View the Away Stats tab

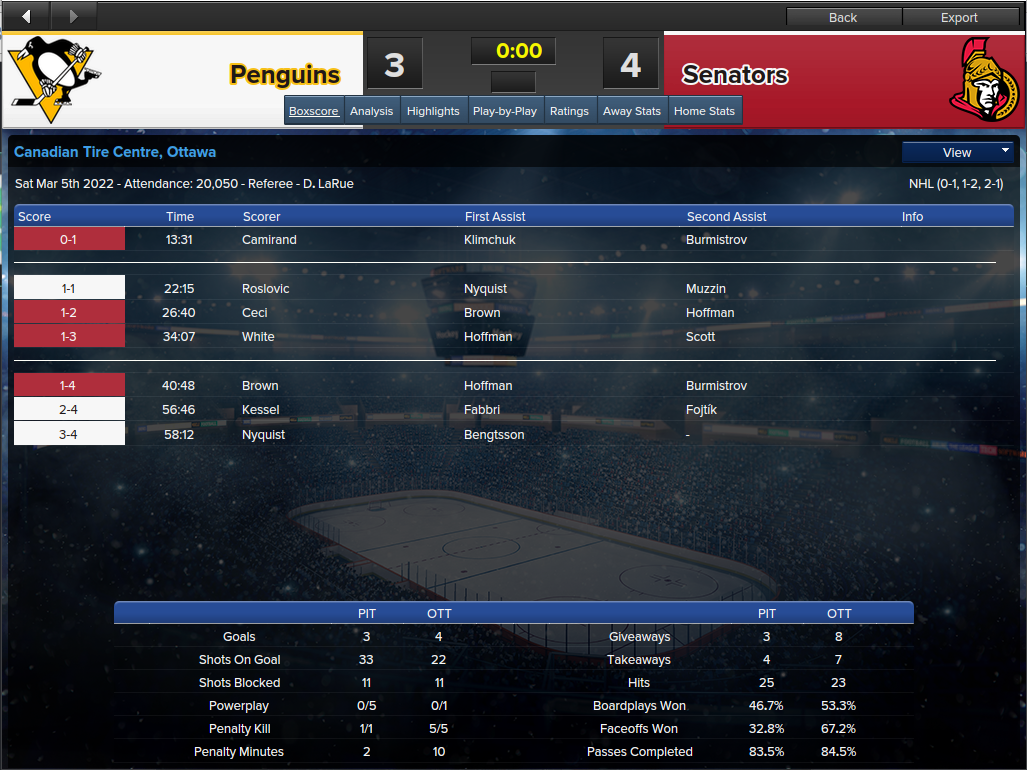click(632, 111)
